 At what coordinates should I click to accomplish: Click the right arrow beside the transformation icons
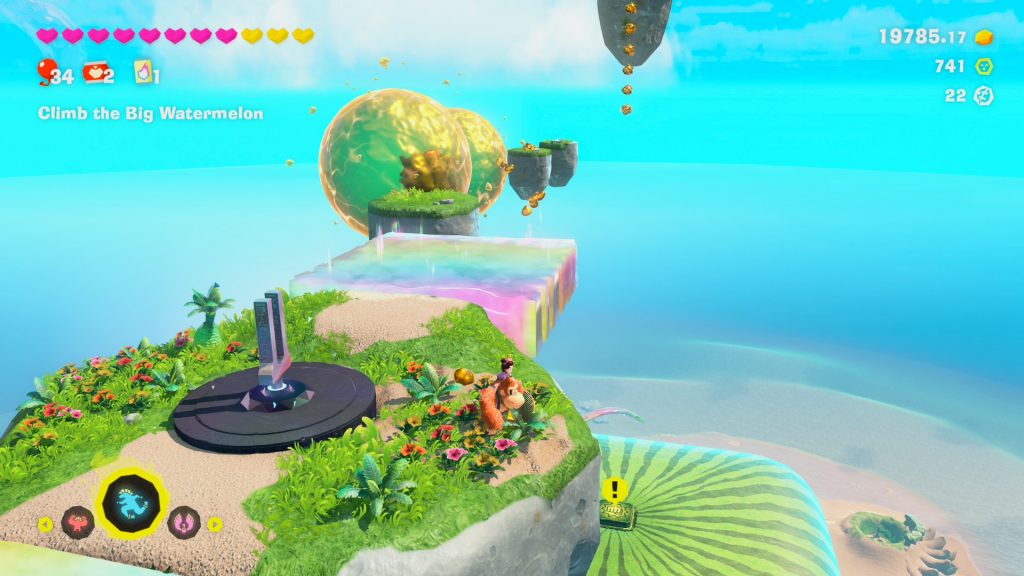214,523
